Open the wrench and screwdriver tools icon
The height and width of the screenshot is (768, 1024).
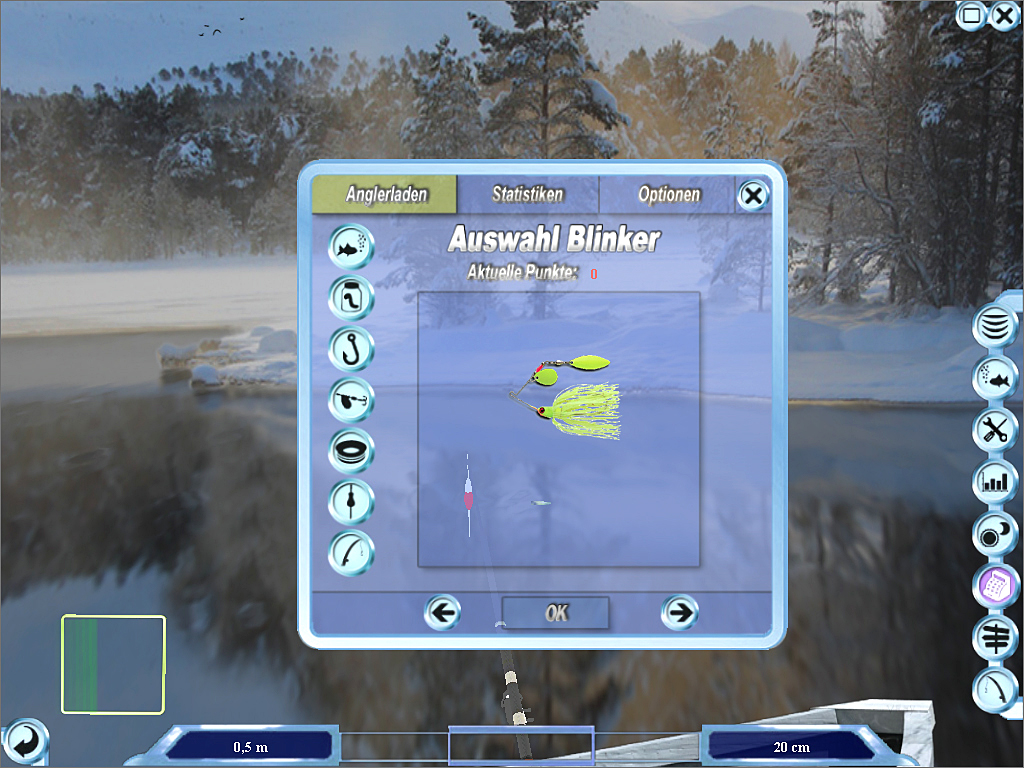tap(995, 430)
